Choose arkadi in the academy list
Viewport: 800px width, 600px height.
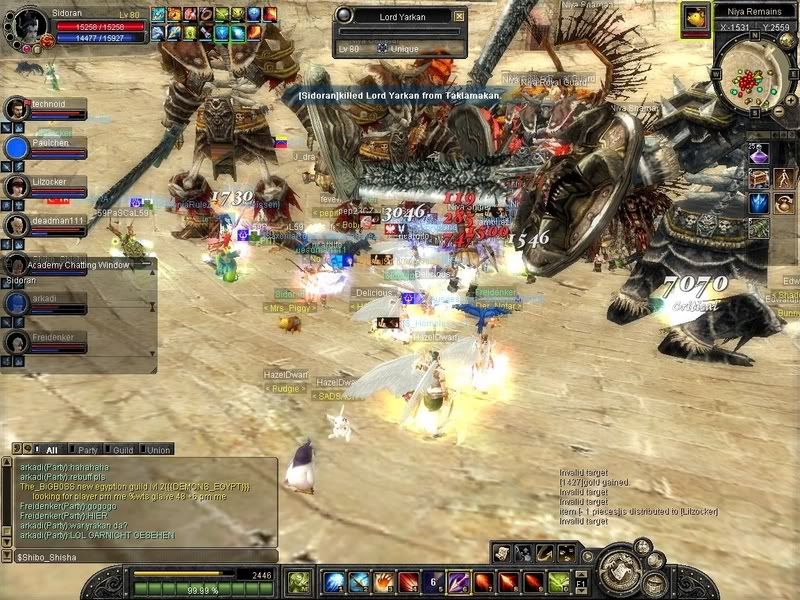(x=17, y=303)
